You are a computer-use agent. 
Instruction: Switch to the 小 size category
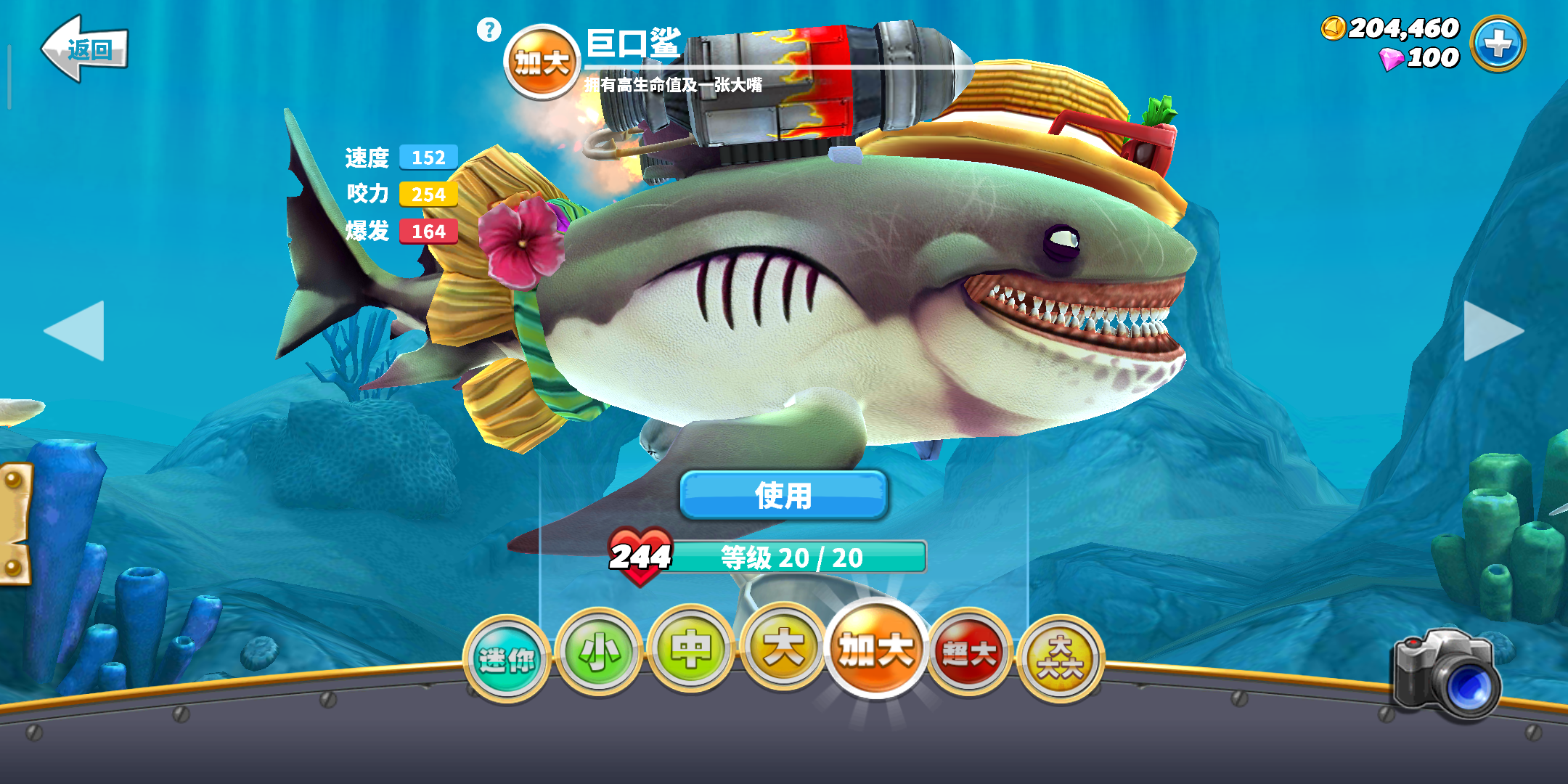tap(599, 652)
